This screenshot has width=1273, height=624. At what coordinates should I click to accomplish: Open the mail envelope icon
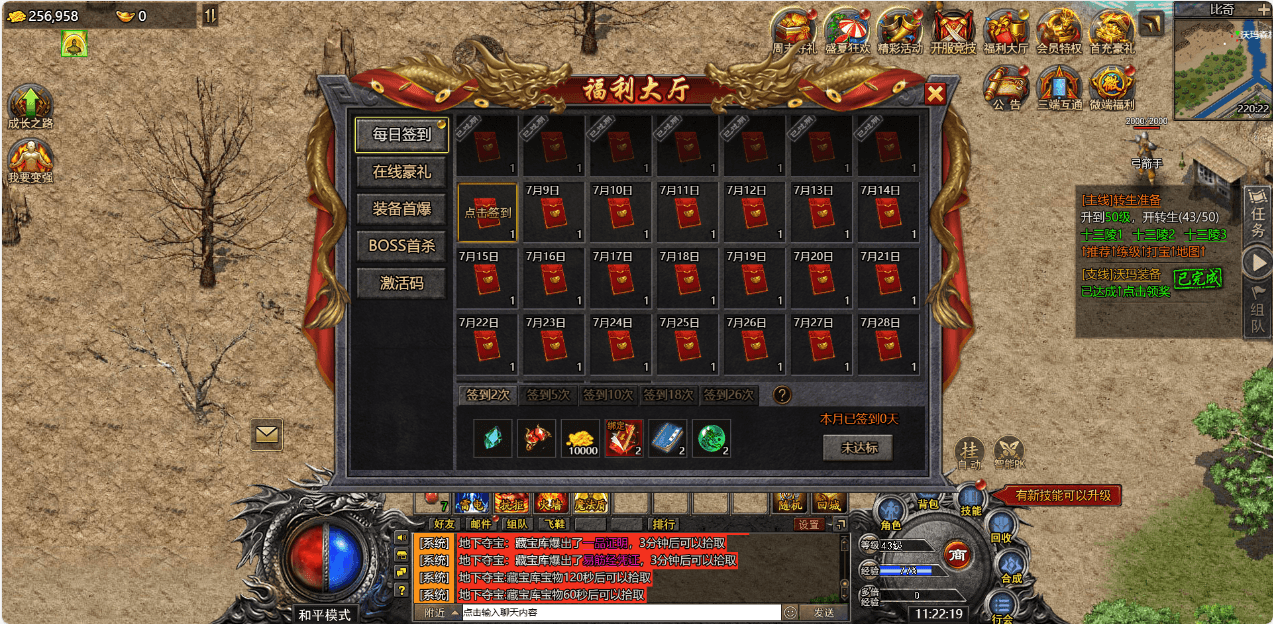pos(267,434)
